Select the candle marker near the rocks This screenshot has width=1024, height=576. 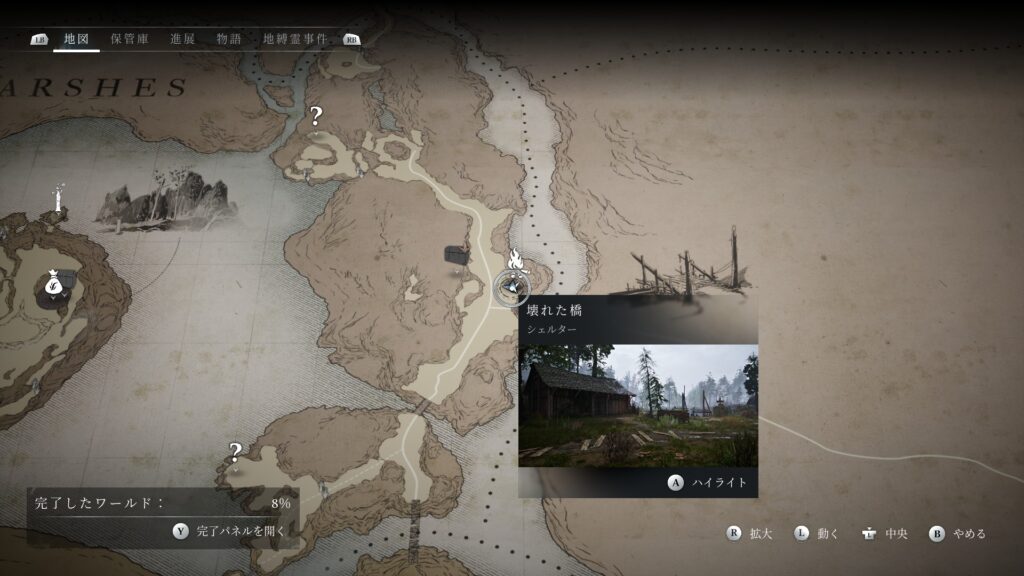(59, 198)
